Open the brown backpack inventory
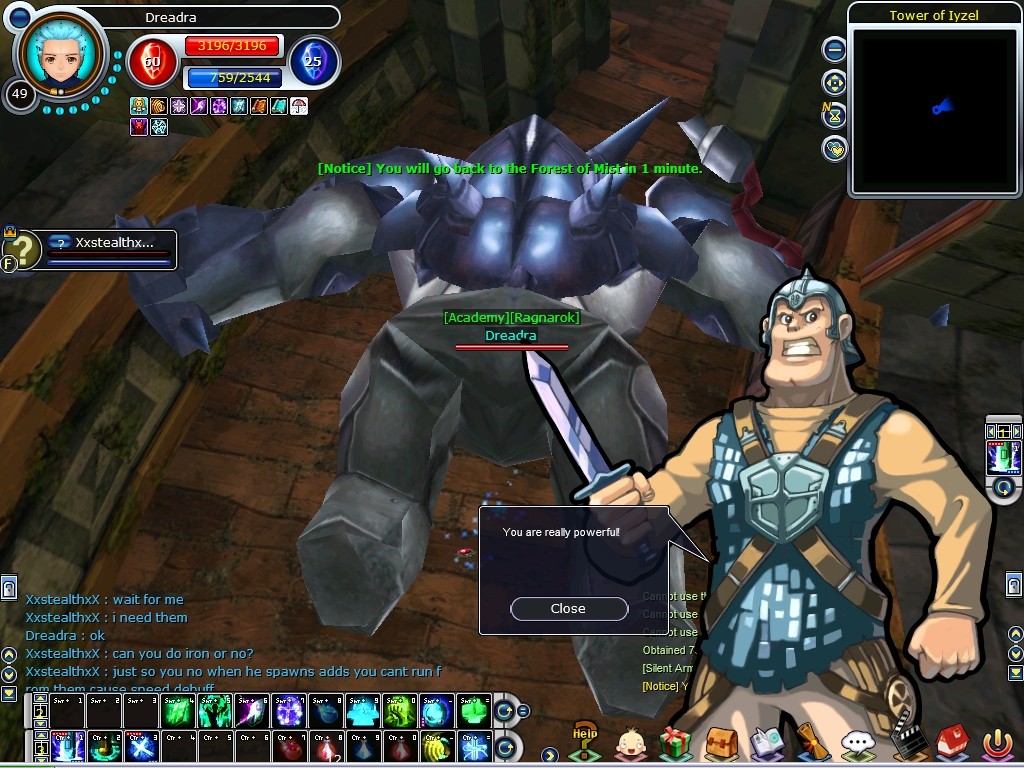 coord(721,744)
